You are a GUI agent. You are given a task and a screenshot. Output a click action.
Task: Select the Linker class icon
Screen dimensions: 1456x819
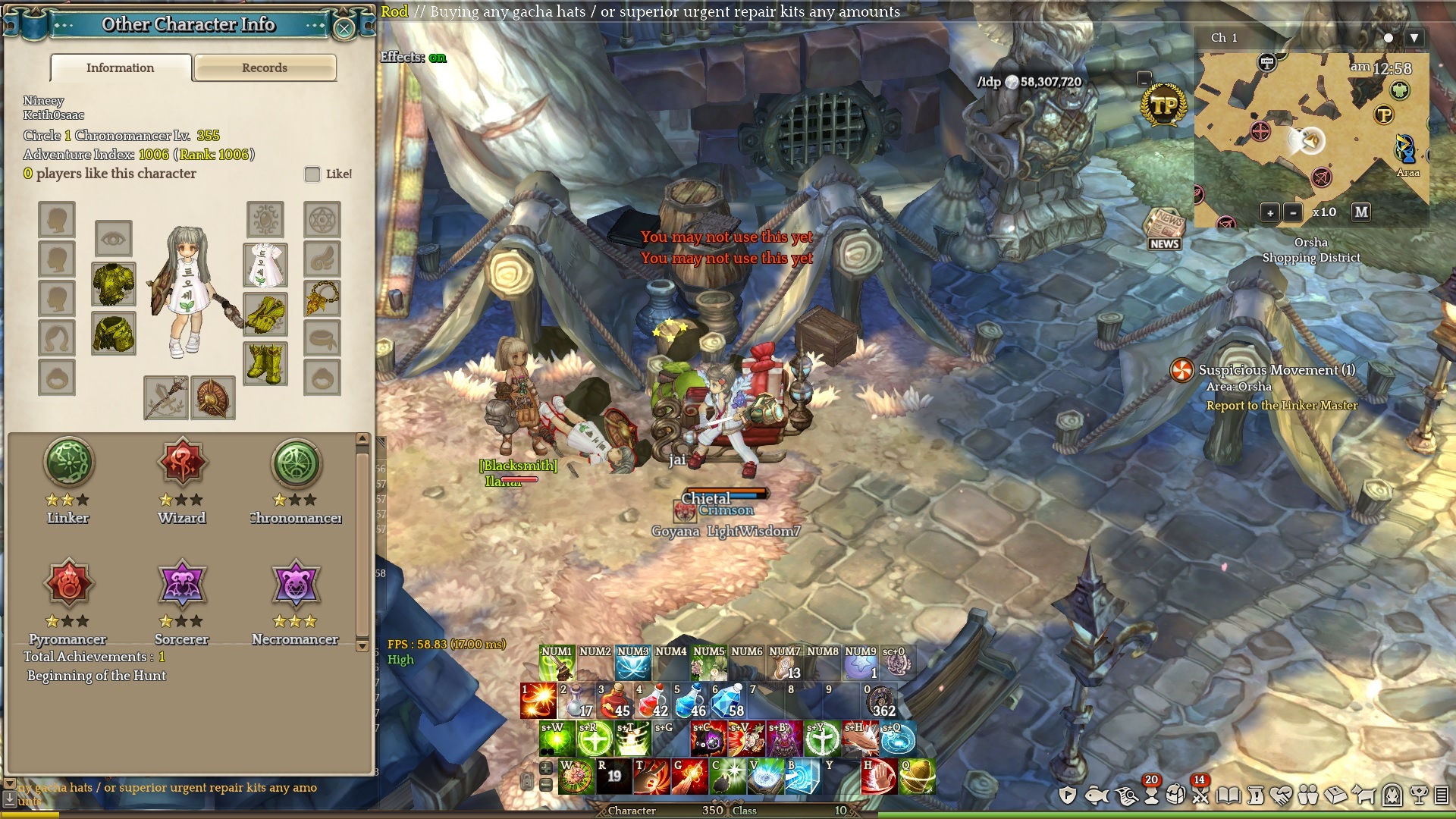pyautogui.click(x=68, y=463)
